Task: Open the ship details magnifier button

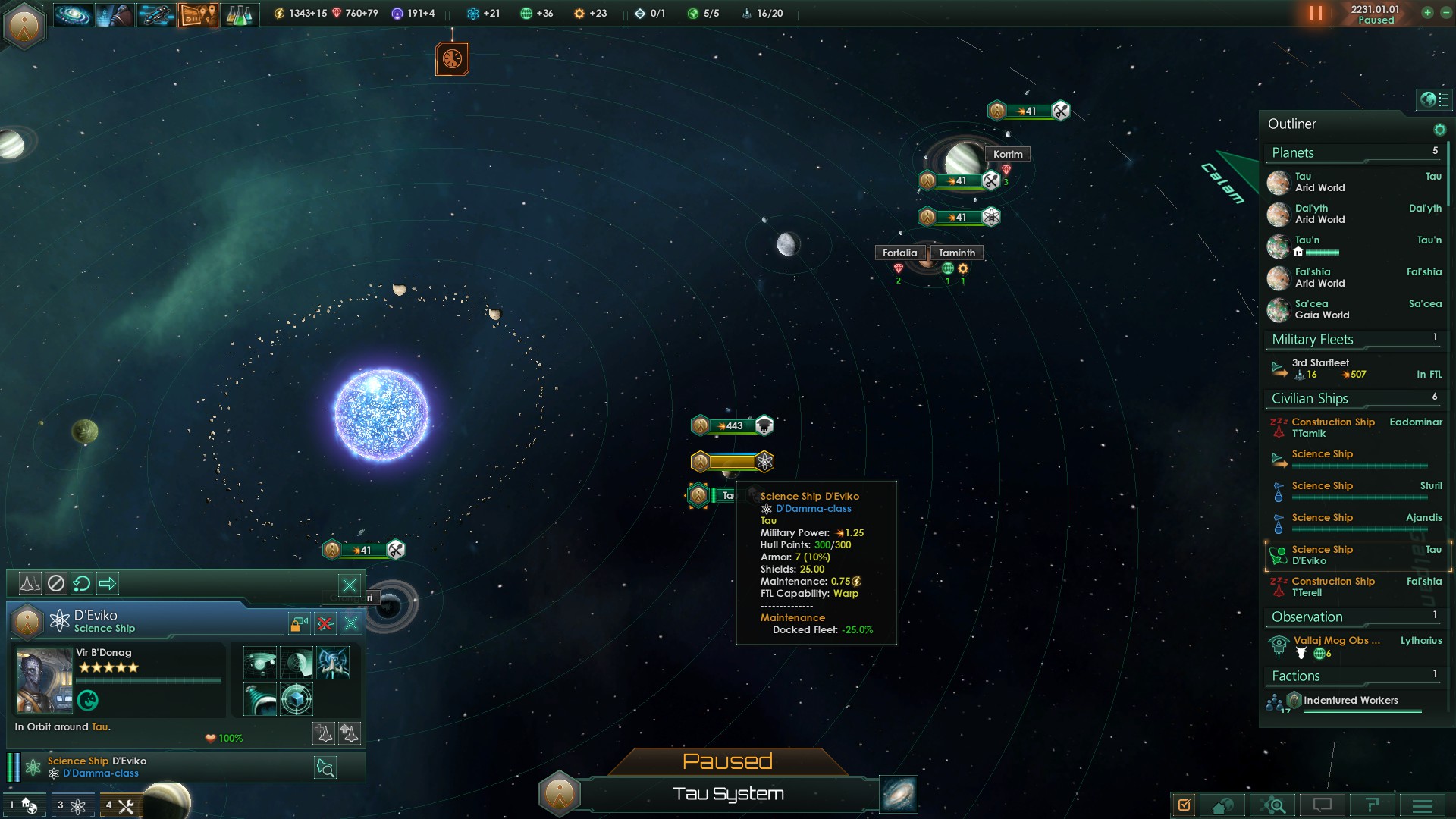Action: (325, 768)
